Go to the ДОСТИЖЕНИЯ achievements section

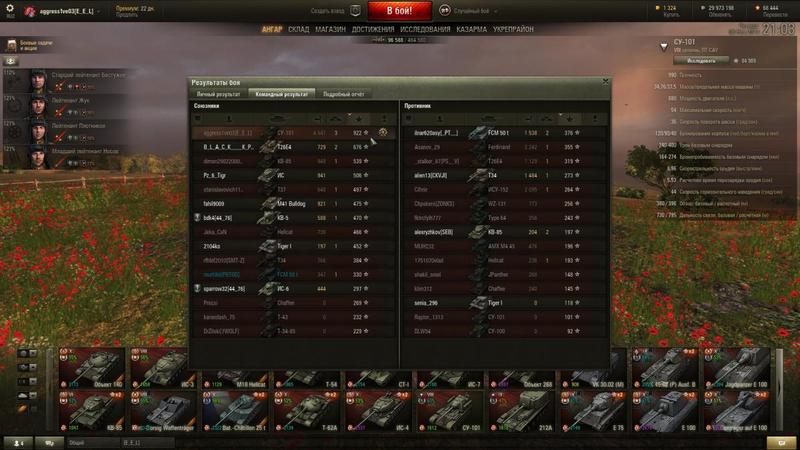[373, 30]
